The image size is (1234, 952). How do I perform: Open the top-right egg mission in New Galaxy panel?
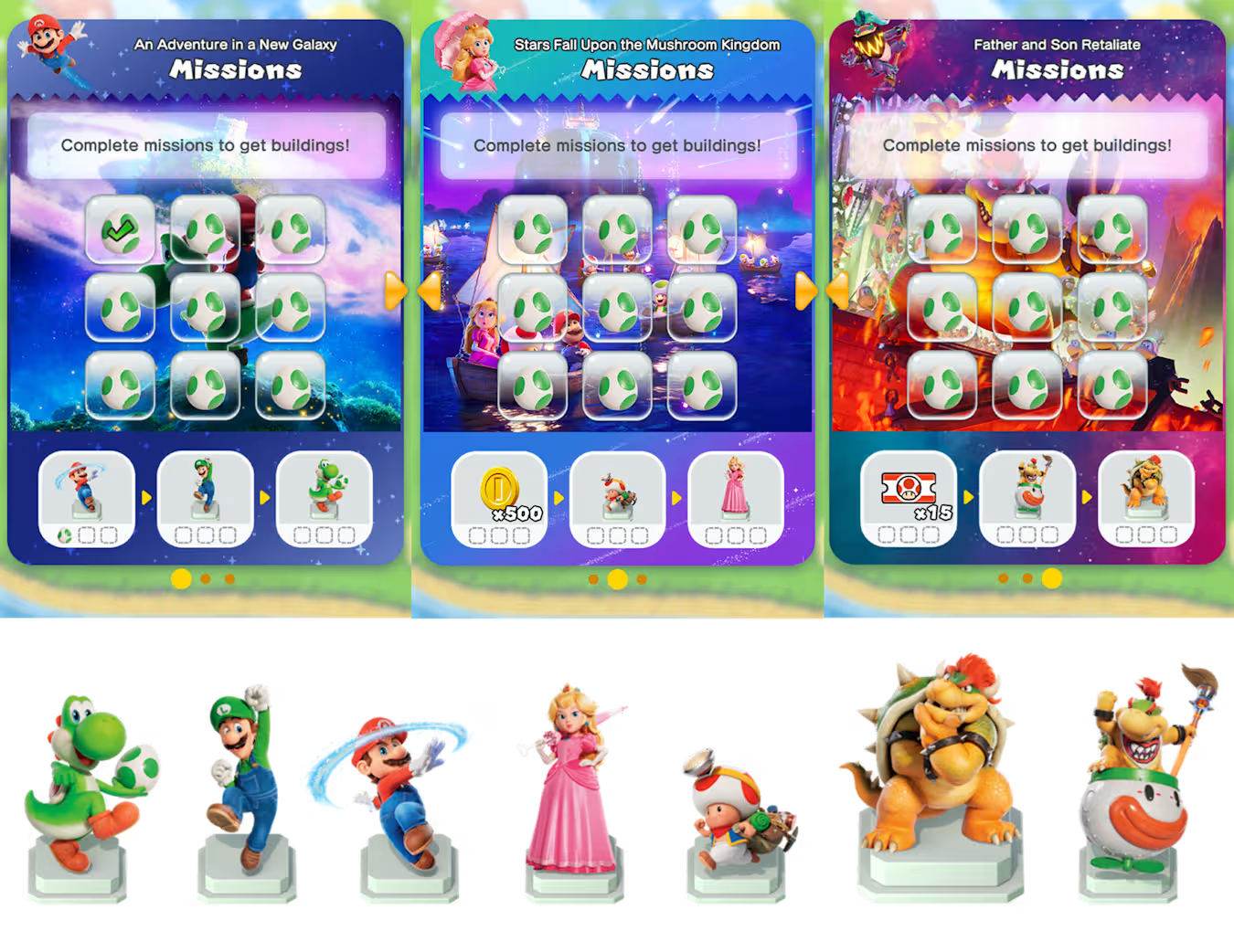[291, 228]
